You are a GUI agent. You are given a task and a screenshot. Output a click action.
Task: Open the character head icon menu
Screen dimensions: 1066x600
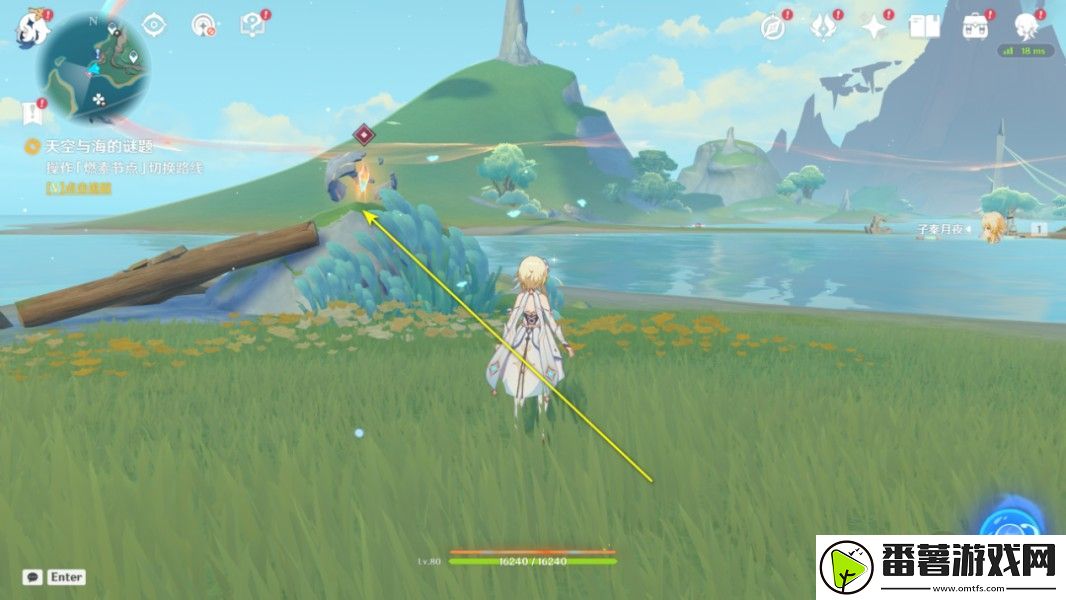[1028, 25]
